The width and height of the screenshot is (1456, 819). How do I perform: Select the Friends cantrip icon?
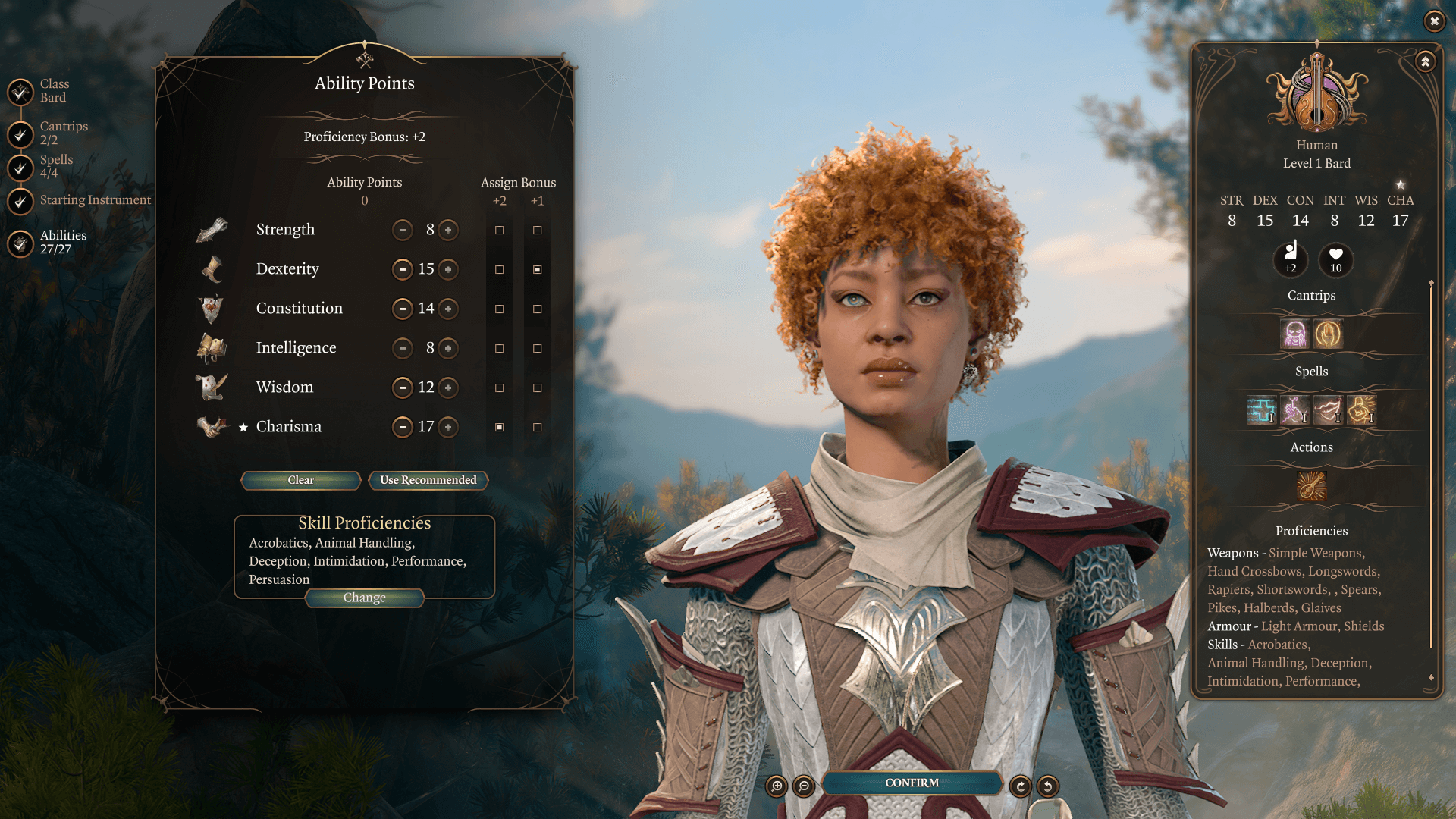pos(1295,334)
